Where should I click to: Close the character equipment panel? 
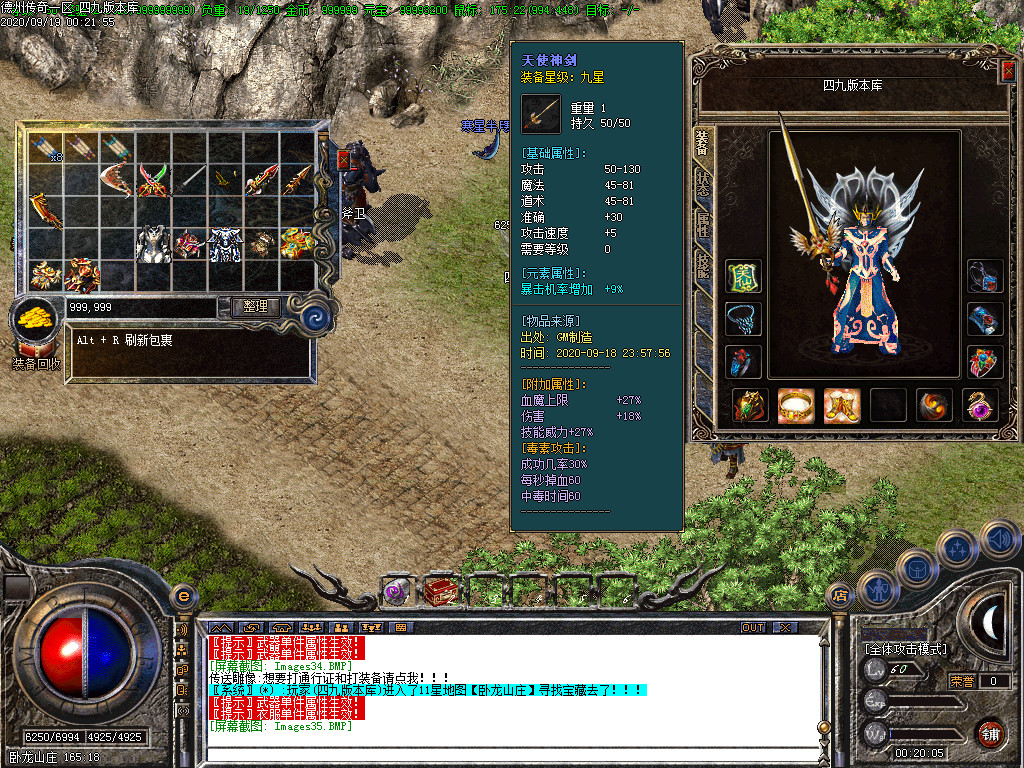point(1008,71)
